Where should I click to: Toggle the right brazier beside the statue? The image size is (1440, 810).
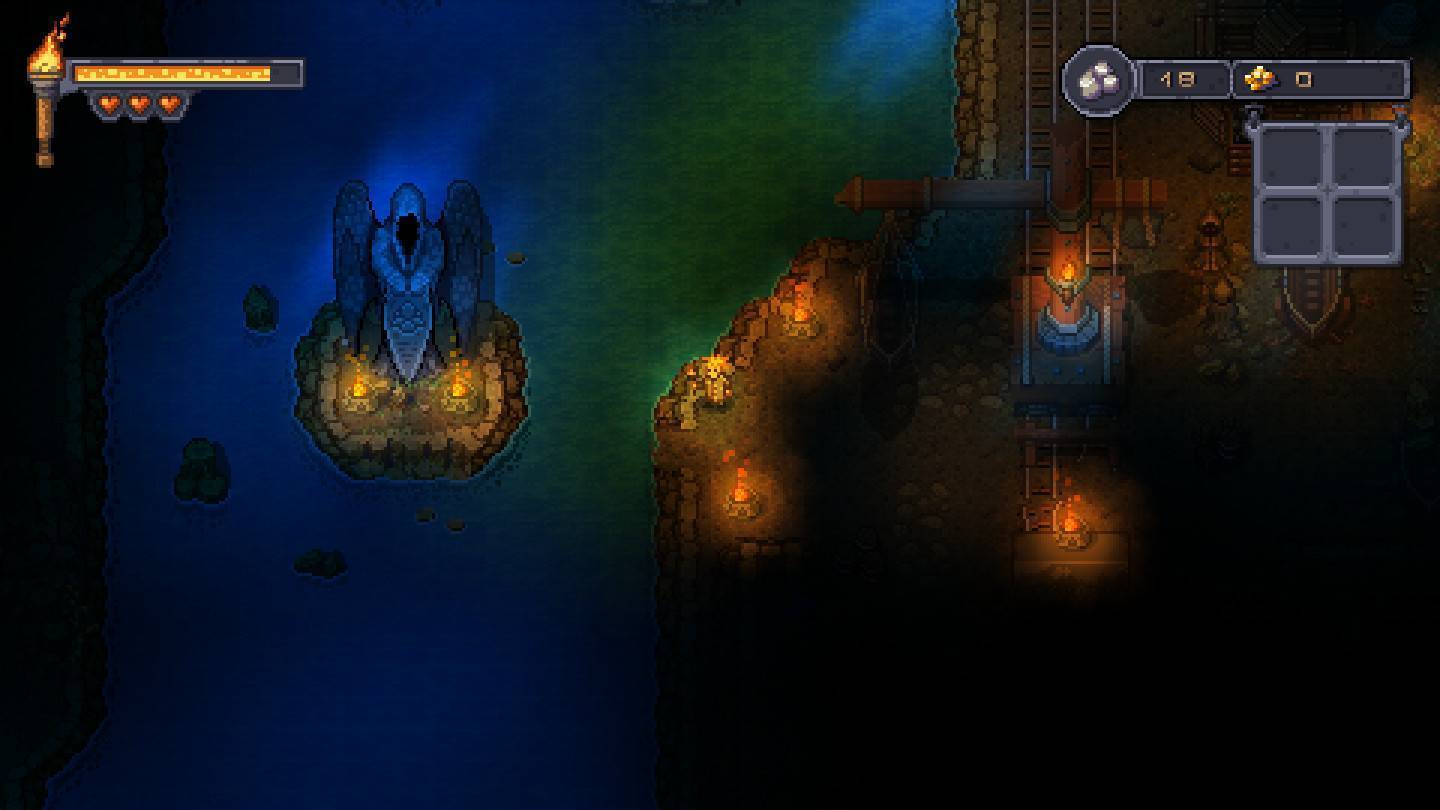459,387
